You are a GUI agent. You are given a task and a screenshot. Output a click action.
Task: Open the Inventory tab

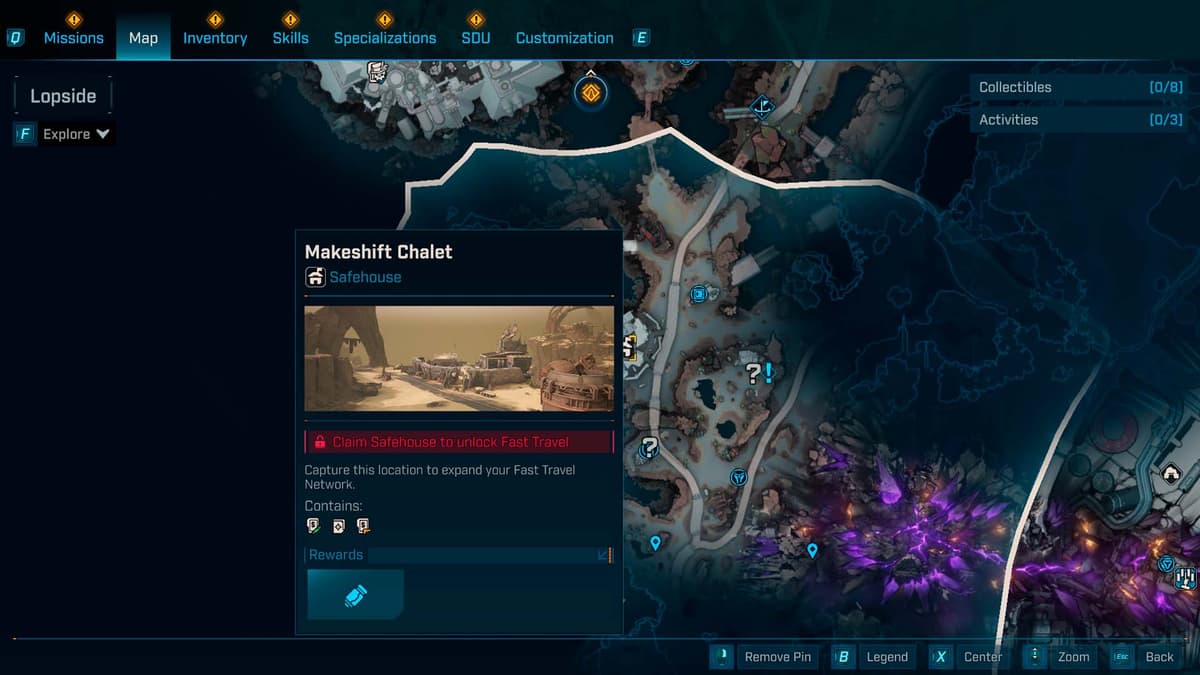(x=214, y=38)
